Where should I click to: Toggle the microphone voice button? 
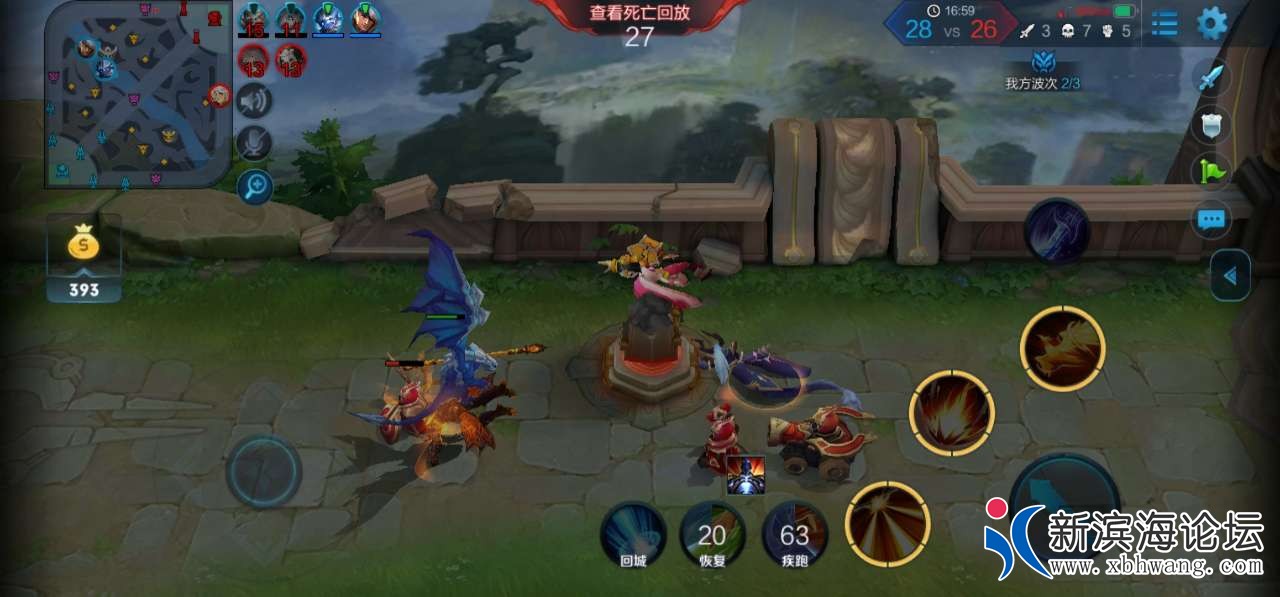254,143
